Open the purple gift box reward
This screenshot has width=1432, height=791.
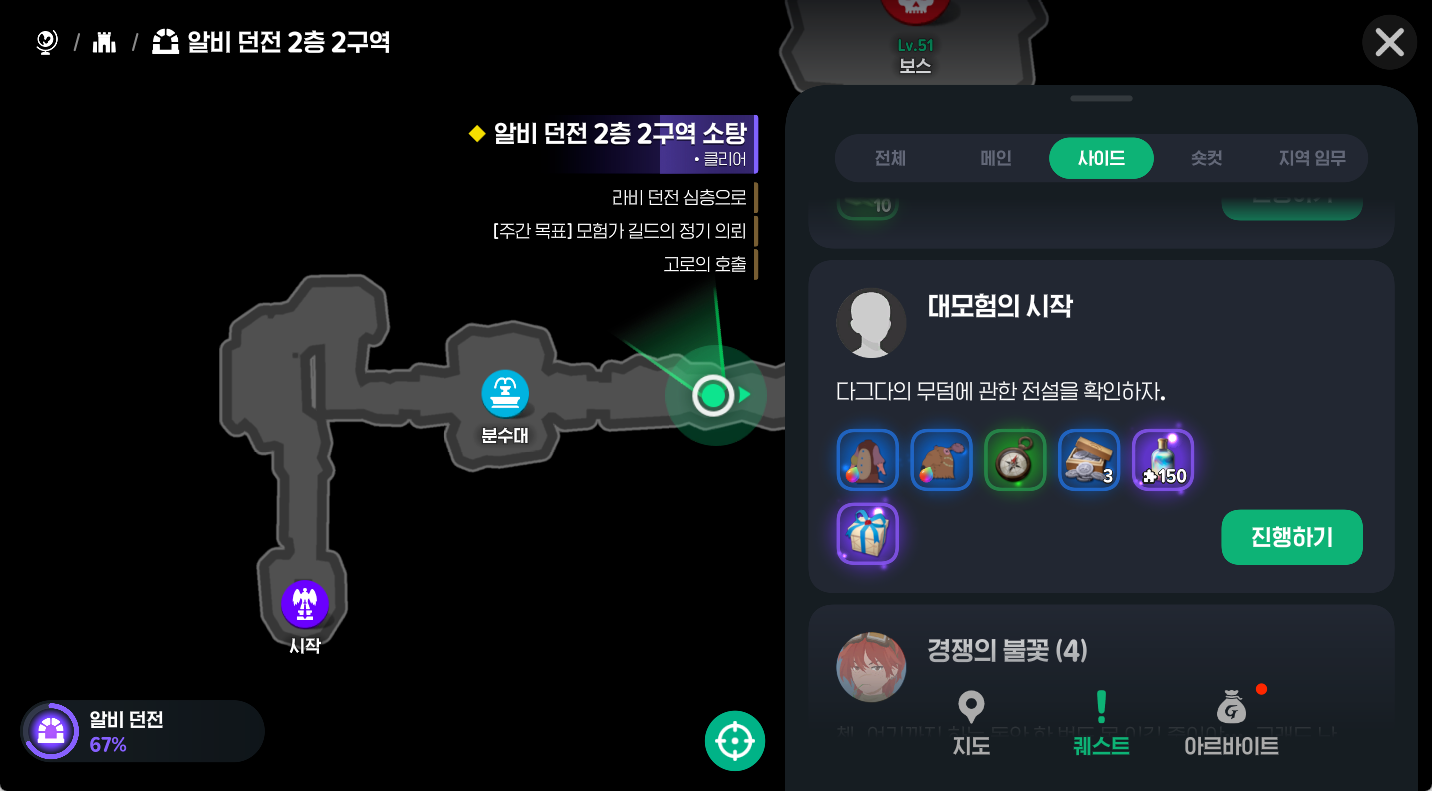[x=867, y=535]
